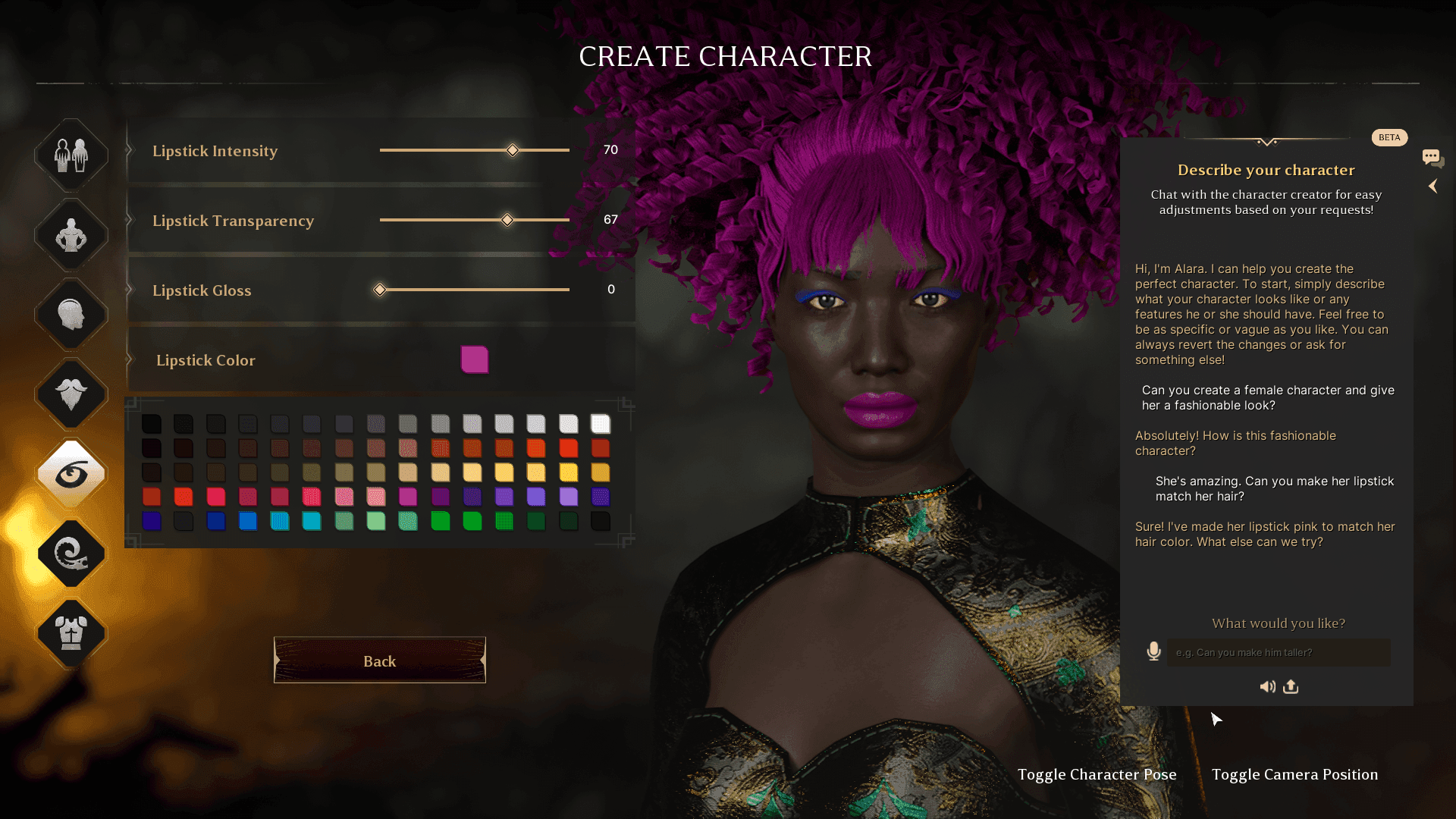Click the CREATE CHARACTER title heading

pyautogui.click(x=726, y=57)
